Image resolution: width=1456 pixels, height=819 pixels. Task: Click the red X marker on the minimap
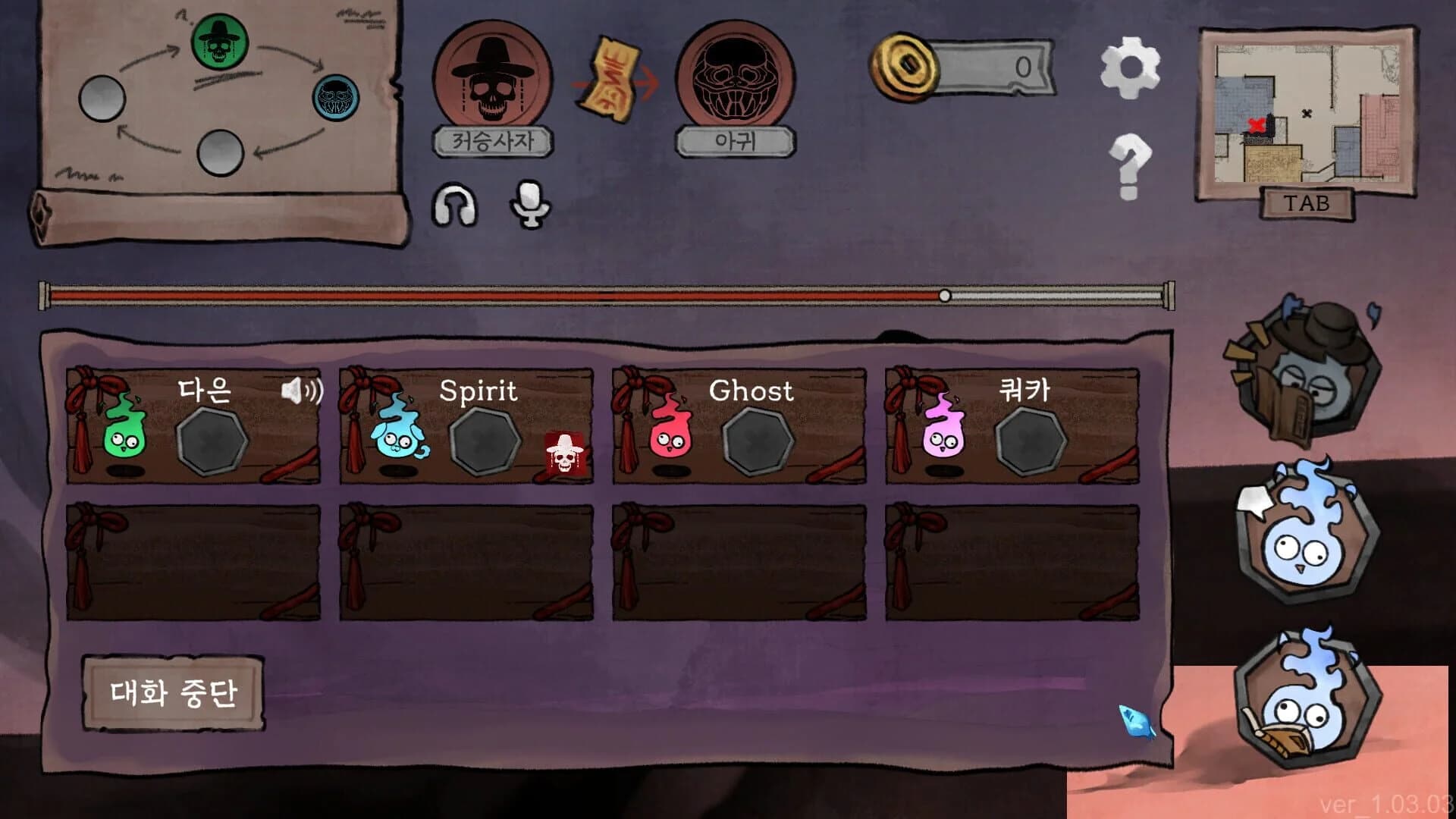click(x=1257, y=125)
